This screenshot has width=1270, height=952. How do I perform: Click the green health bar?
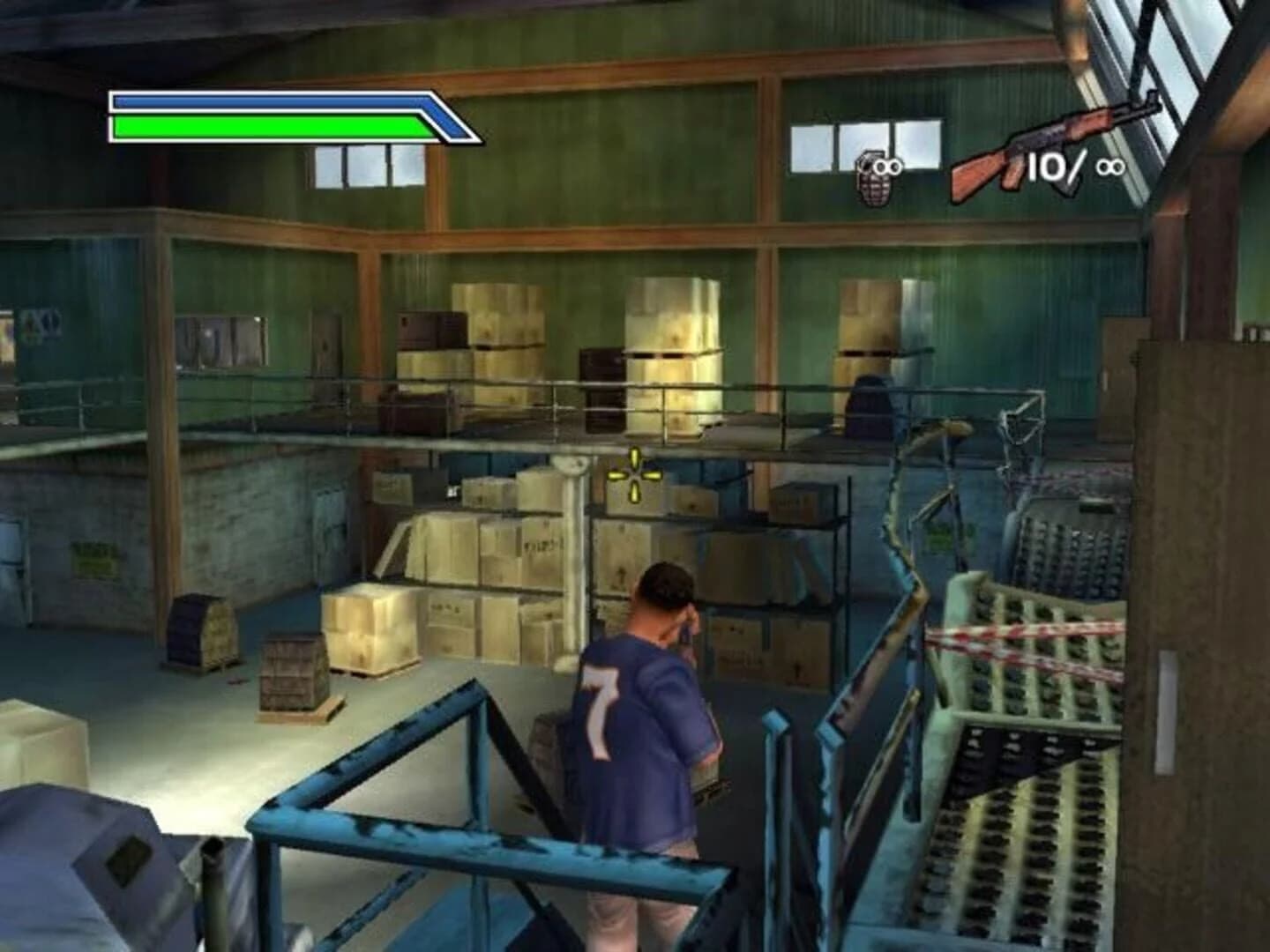pos(265,128)
